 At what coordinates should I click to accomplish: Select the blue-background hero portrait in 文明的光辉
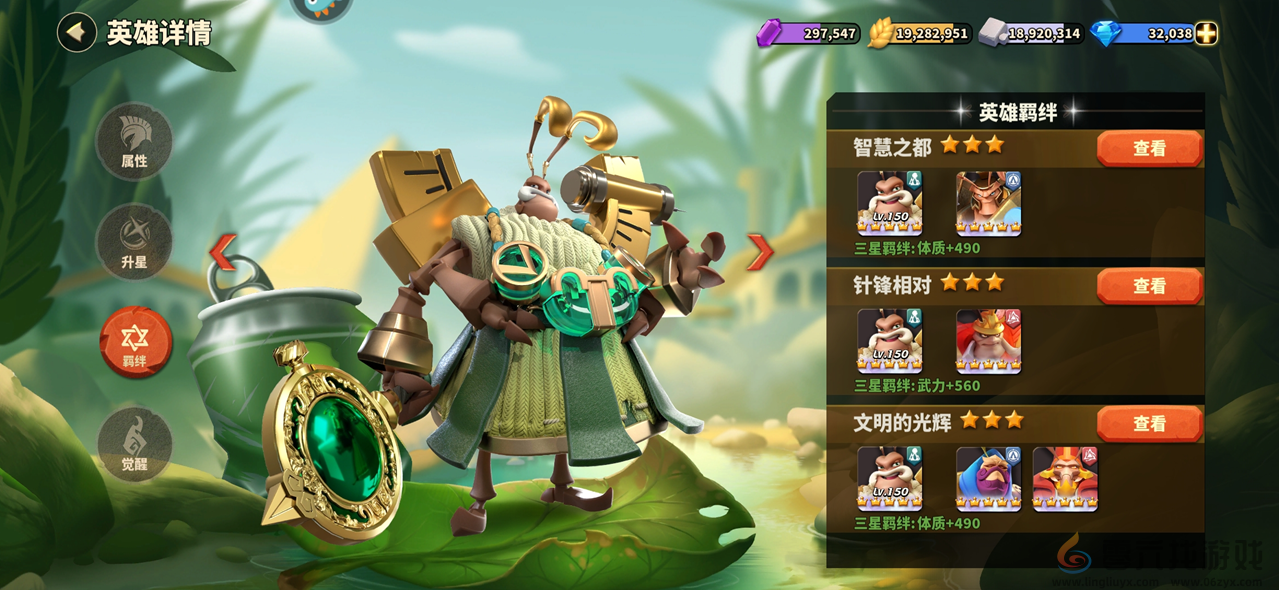[988, 479]
